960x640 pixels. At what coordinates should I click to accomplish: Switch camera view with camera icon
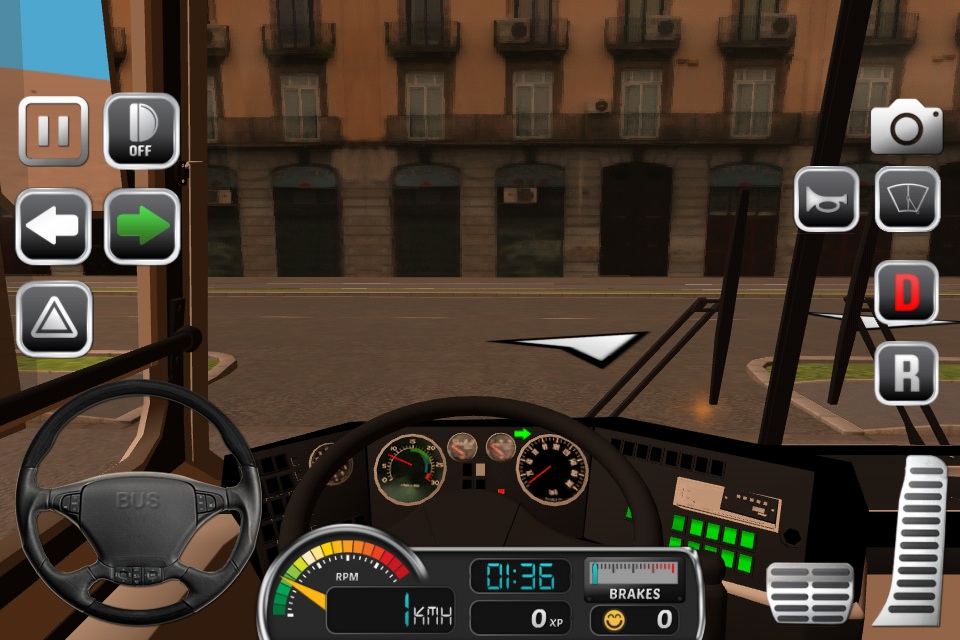point(906,129)
